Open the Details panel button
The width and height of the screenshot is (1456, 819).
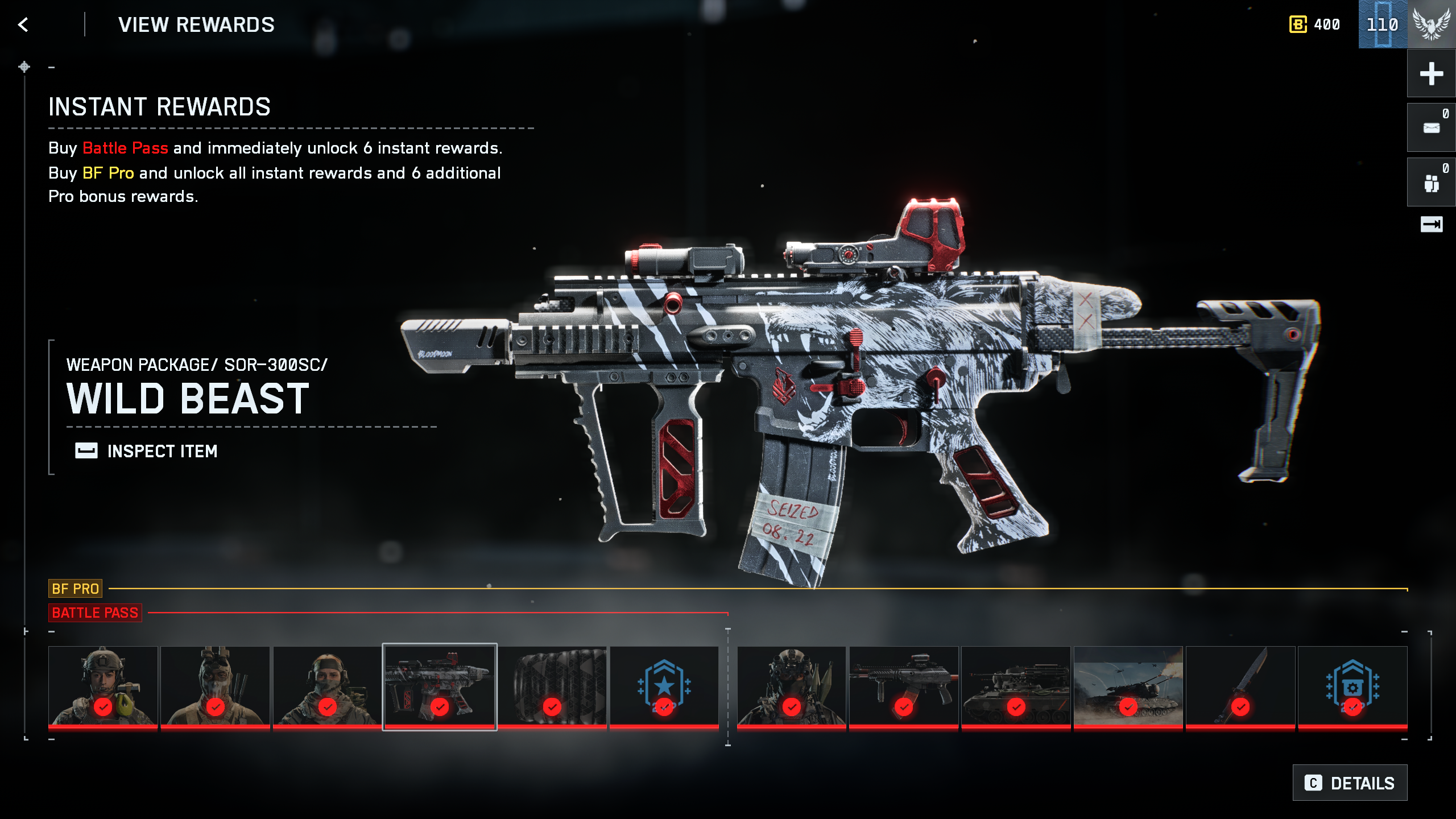pyautogui.click(x=1350, y=783)
